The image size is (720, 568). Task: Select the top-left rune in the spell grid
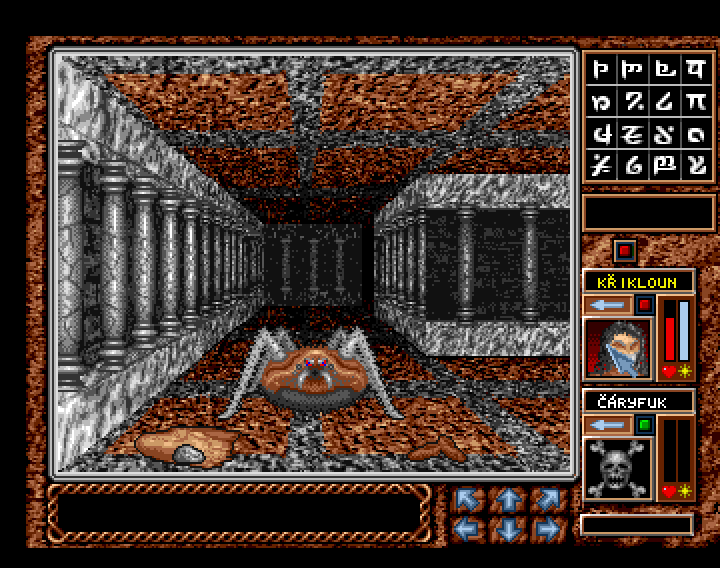pos(602,70)
